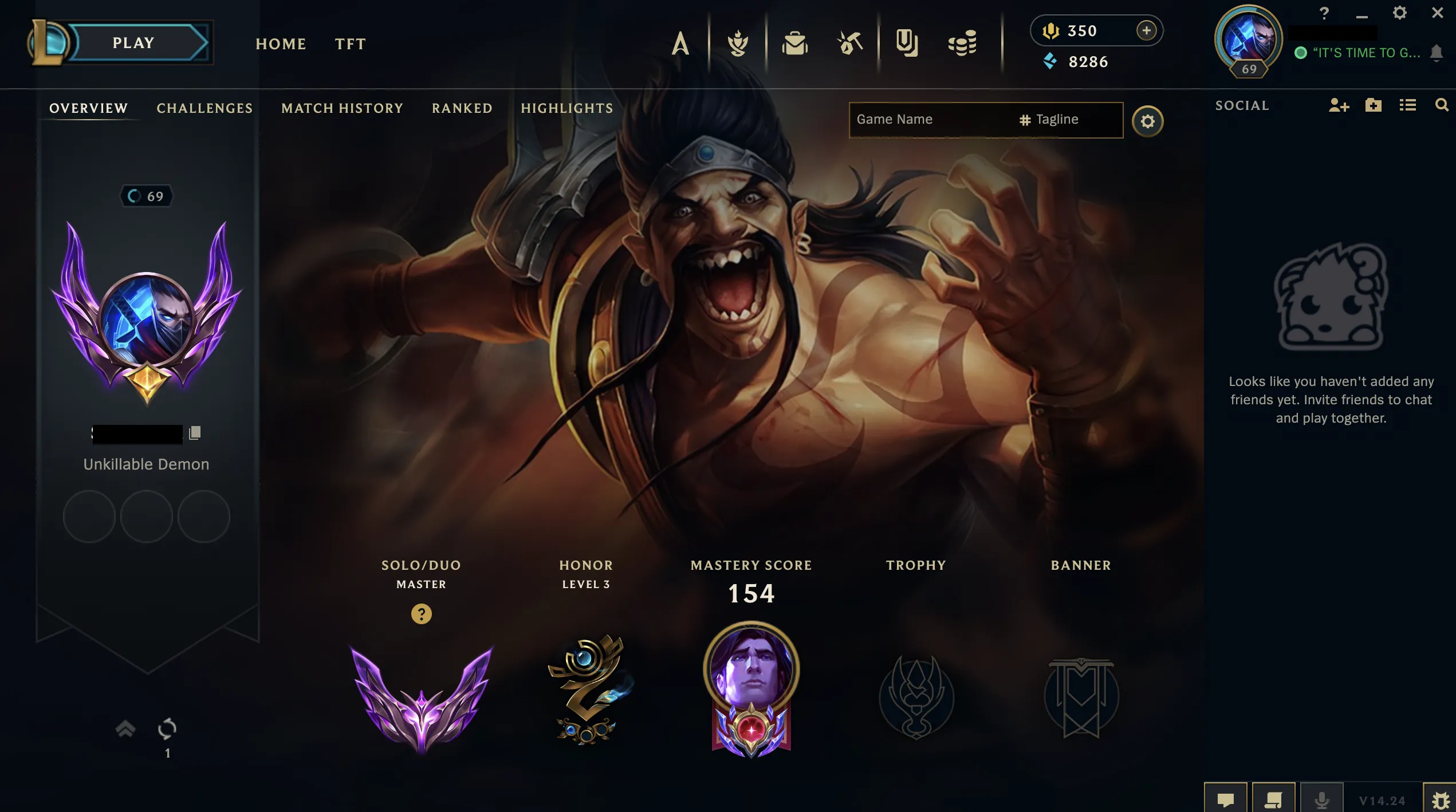Collapse the ranked crest panel chevron

[125, 730]
